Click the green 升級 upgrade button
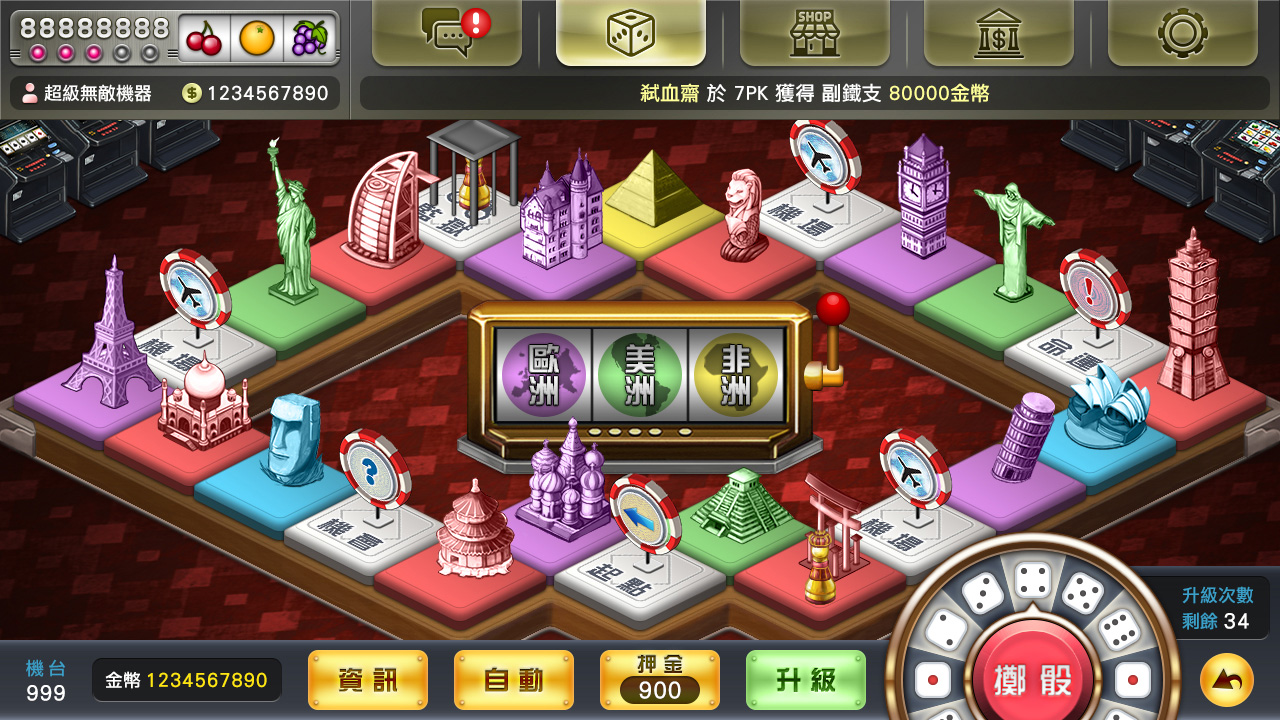The width and height of the screenshot is (1280, 720). pos(806,680)
